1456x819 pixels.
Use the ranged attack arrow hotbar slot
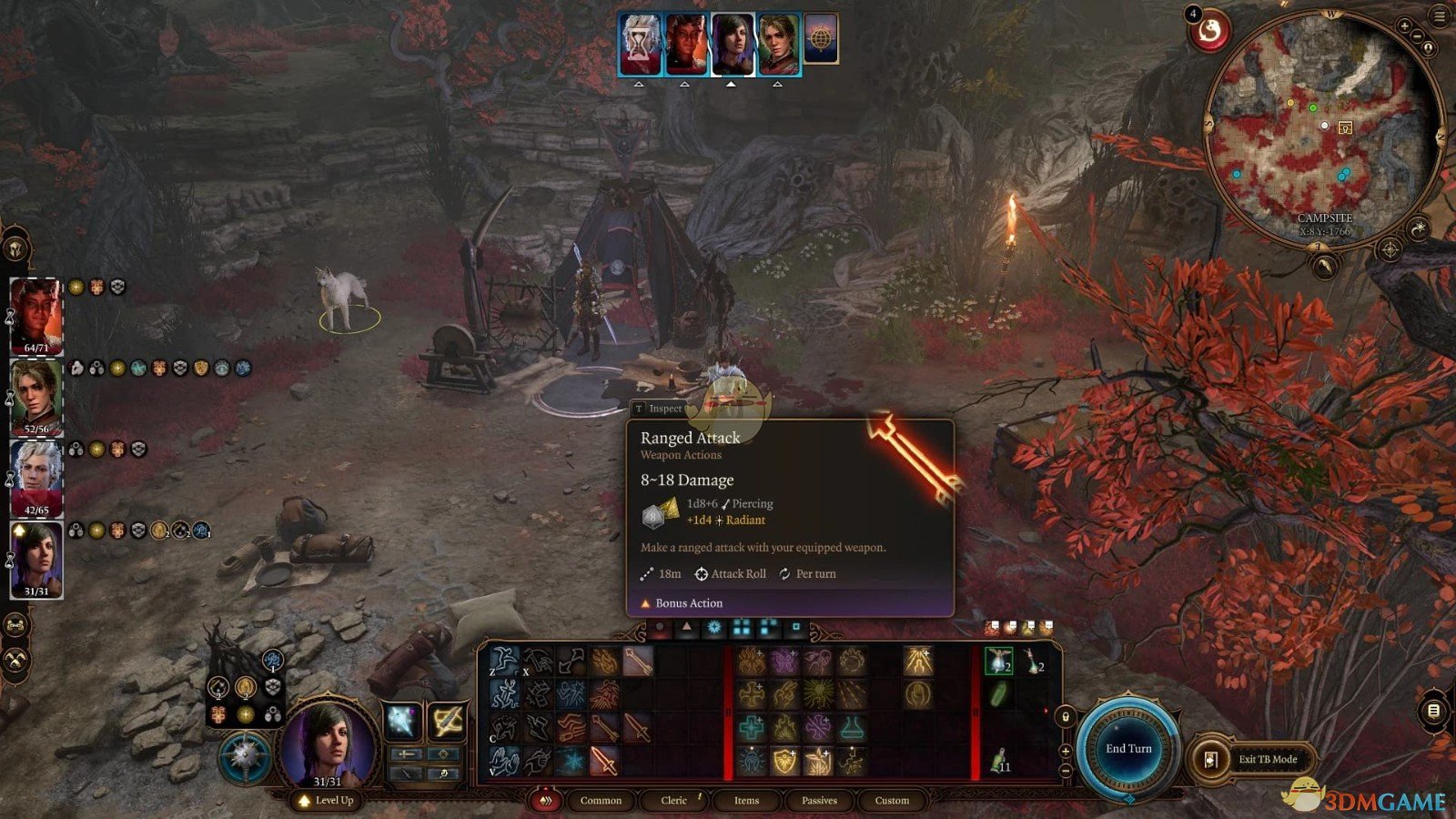[638, 662]
